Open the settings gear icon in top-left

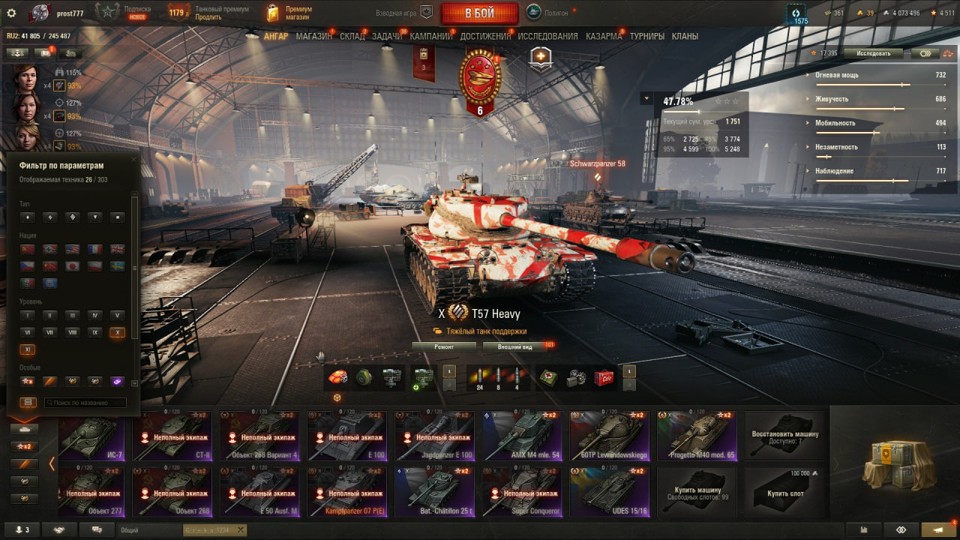coord(12,12)
